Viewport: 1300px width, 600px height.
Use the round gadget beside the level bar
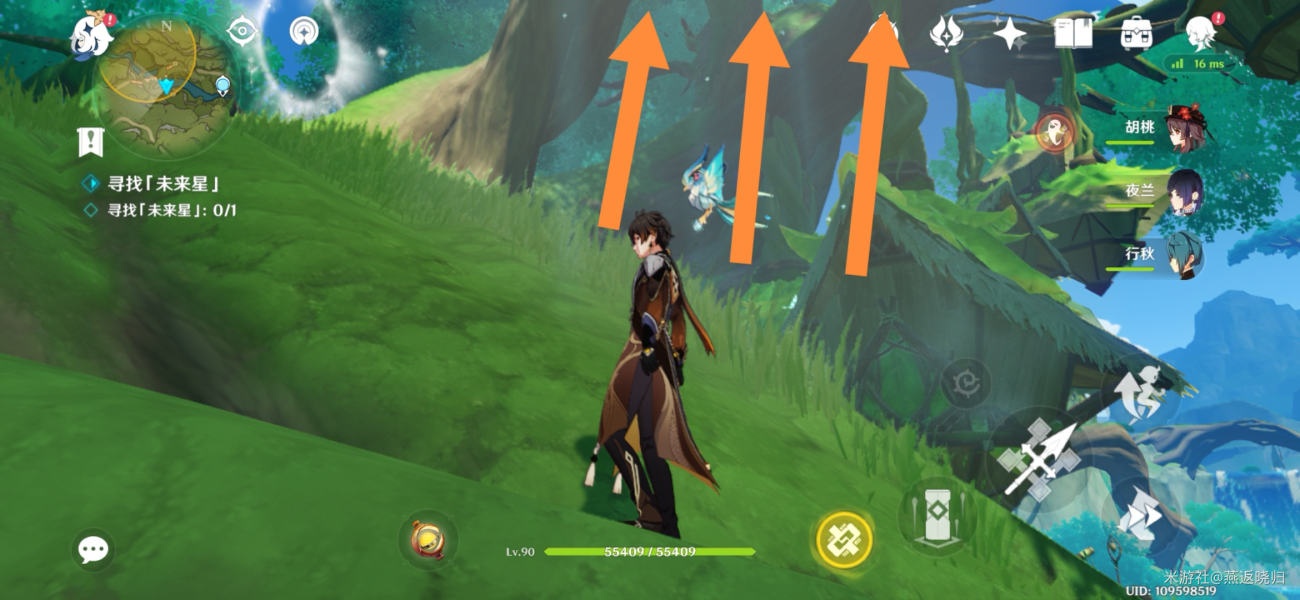[427, 540]
